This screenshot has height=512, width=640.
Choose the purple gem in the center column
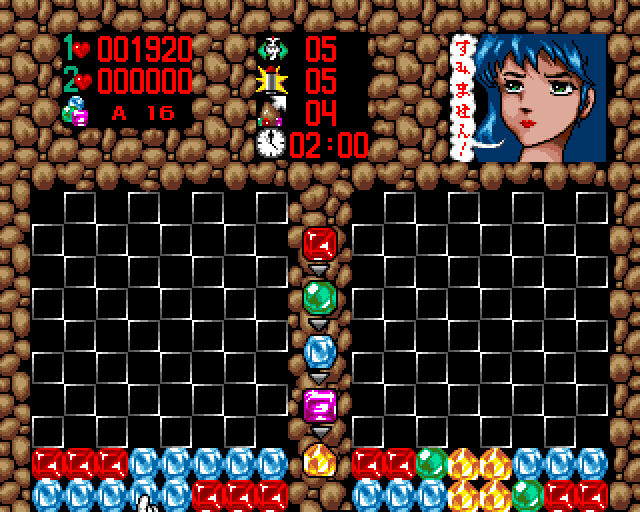point(319,406)
